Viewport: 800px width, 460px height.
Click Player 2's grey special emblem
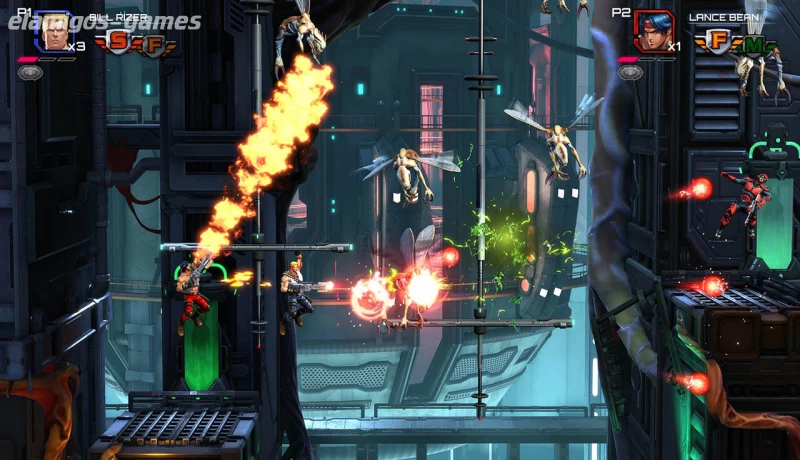(629, 72)
